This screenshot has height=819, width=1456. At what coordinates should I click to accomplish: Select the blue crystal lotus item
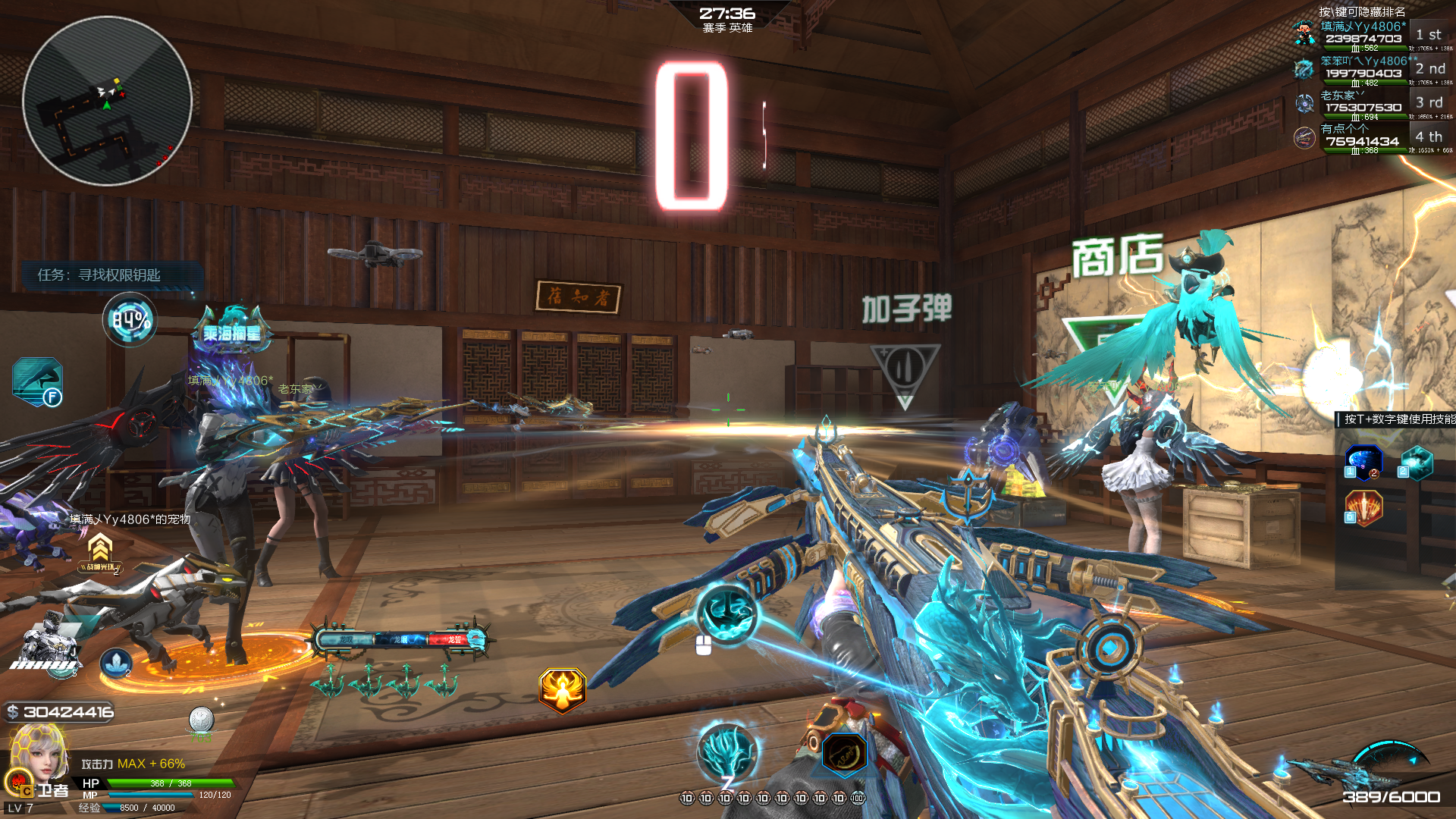click(116, 664)
